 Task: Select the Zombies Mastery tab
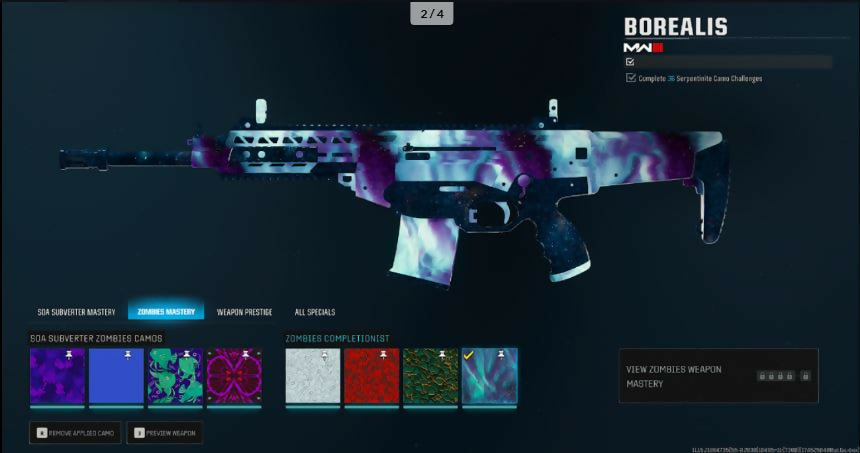(x=165, y=312)
